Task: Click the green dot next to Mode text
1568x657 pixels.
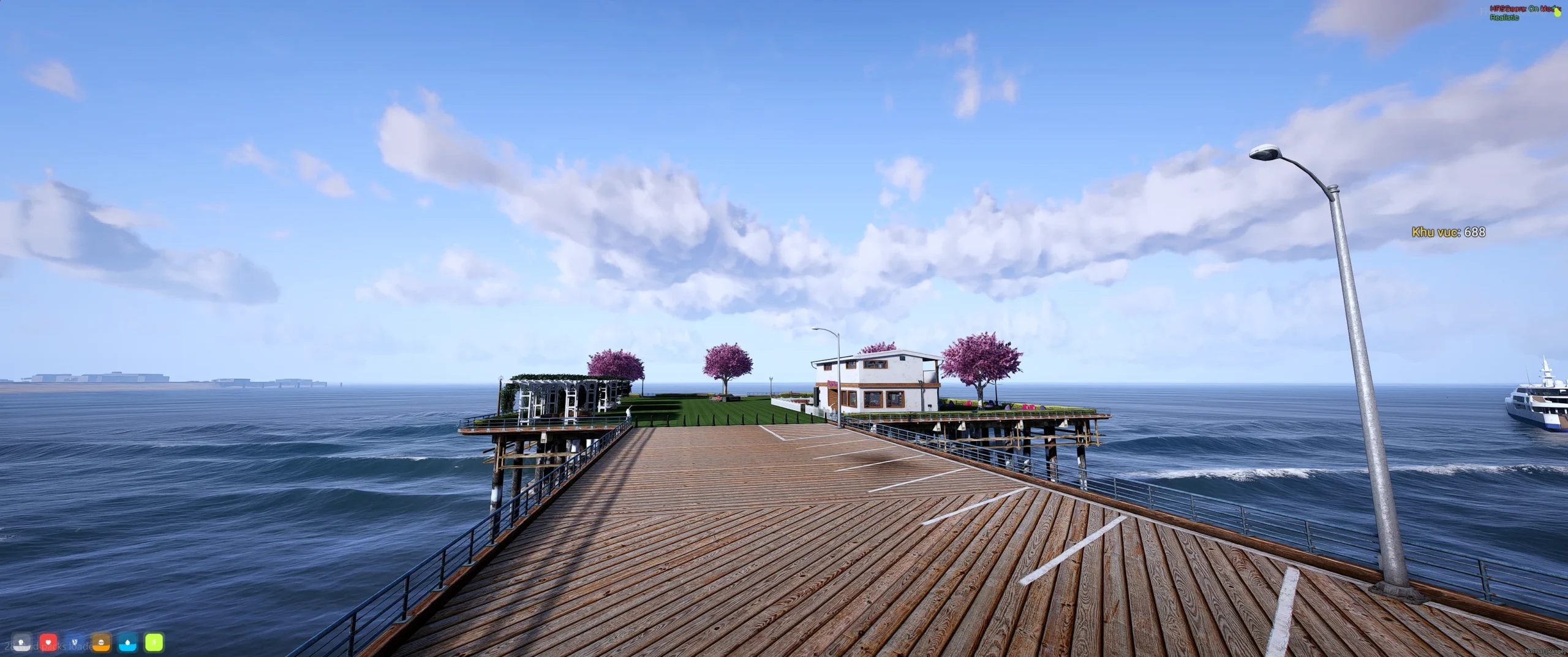Action: pos(1555,7)
